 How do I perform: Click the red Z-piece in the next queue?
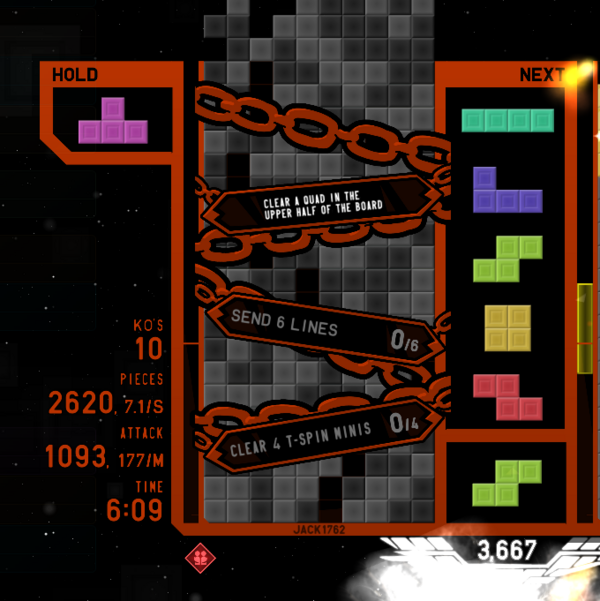(507, 396)
